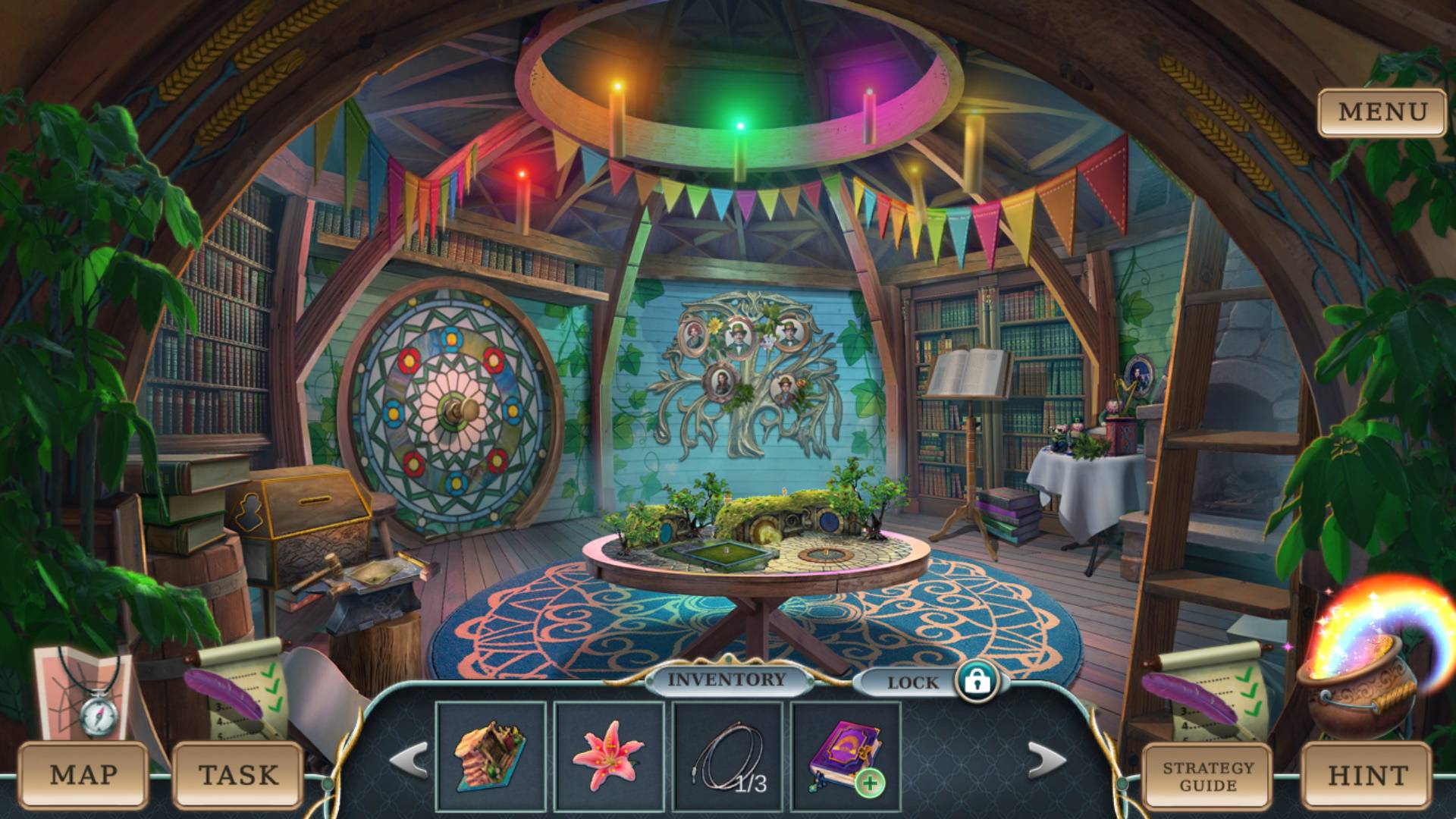Expand purple book with green plus

click(870, 783)
